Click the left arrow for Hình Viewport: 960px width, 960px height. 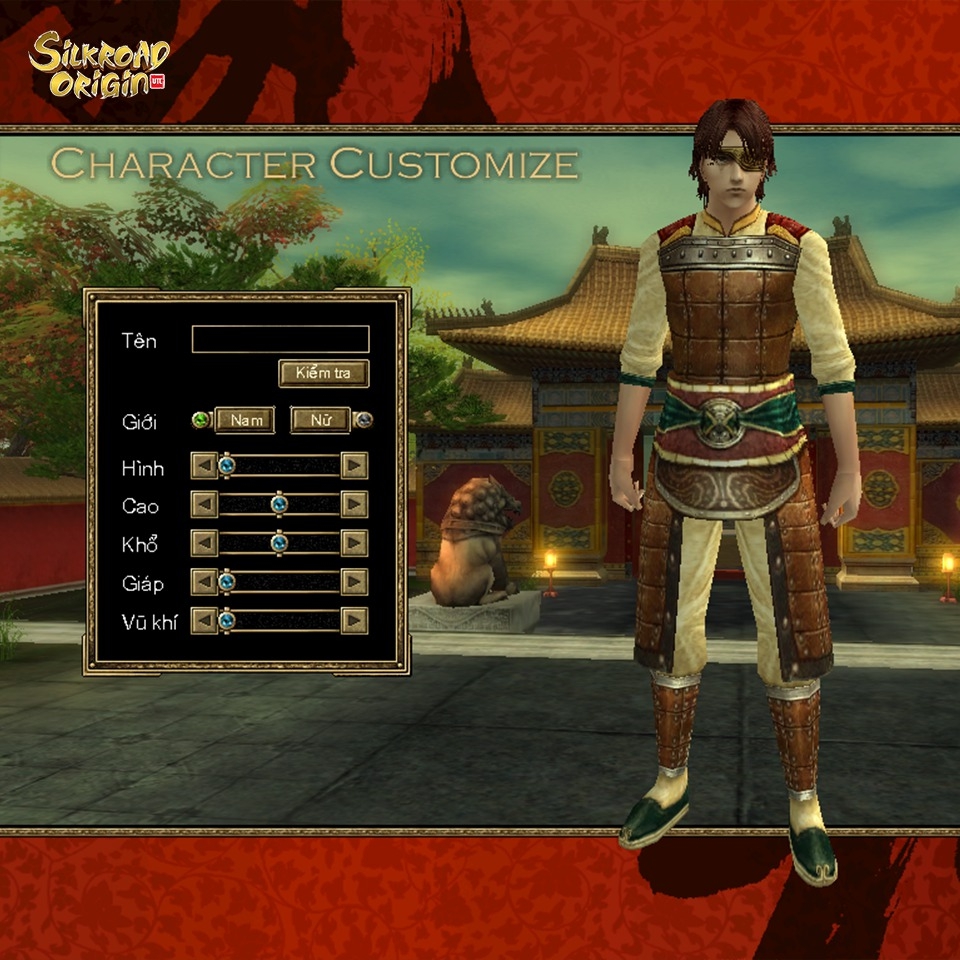(204, 466)
